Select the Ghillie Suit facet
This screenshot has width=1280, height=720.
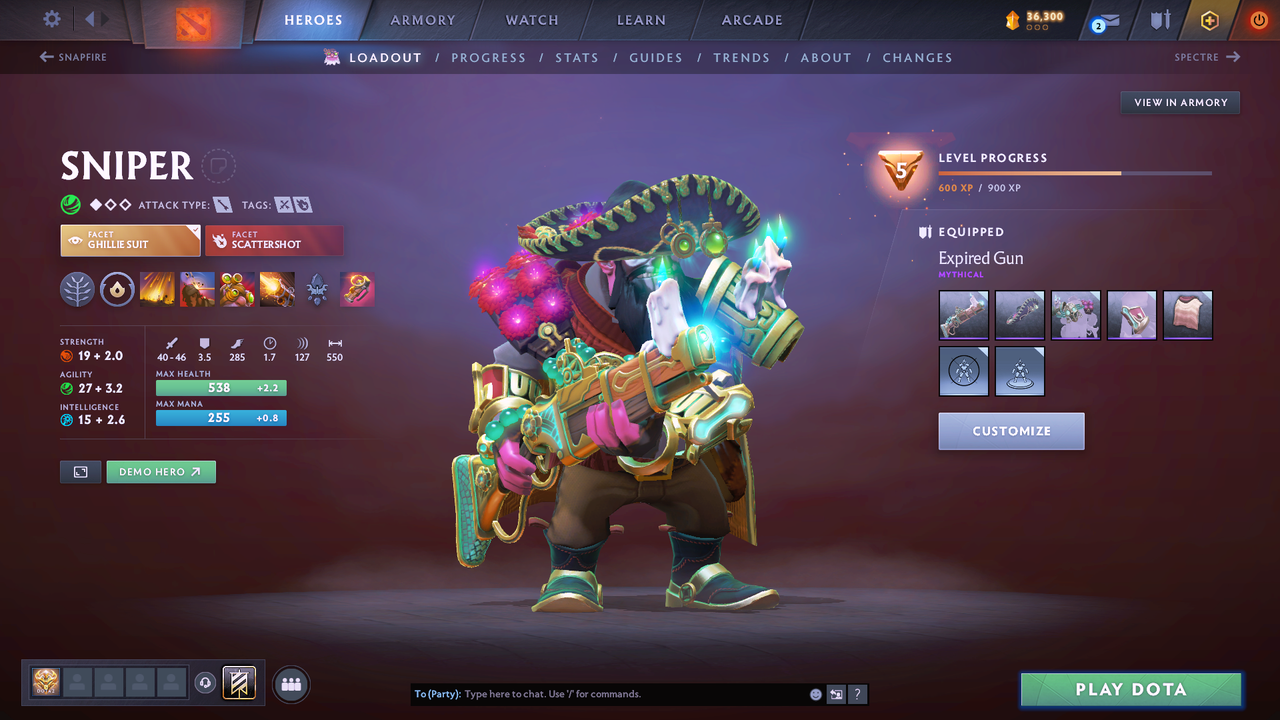pyautogui.click(x=129, y=240)
